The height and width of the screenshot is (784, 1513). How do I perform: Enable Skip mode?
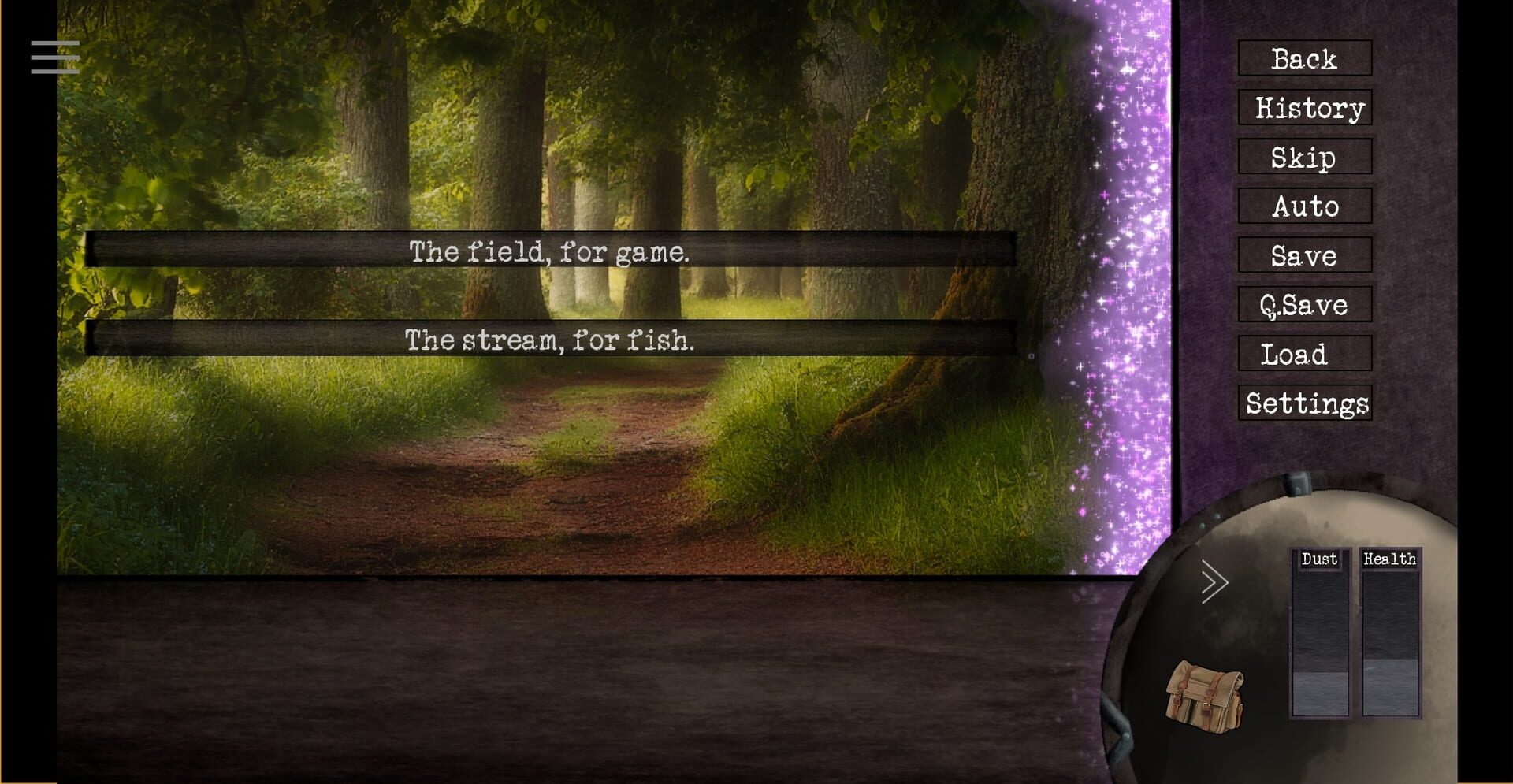[x=1304, y=158]
